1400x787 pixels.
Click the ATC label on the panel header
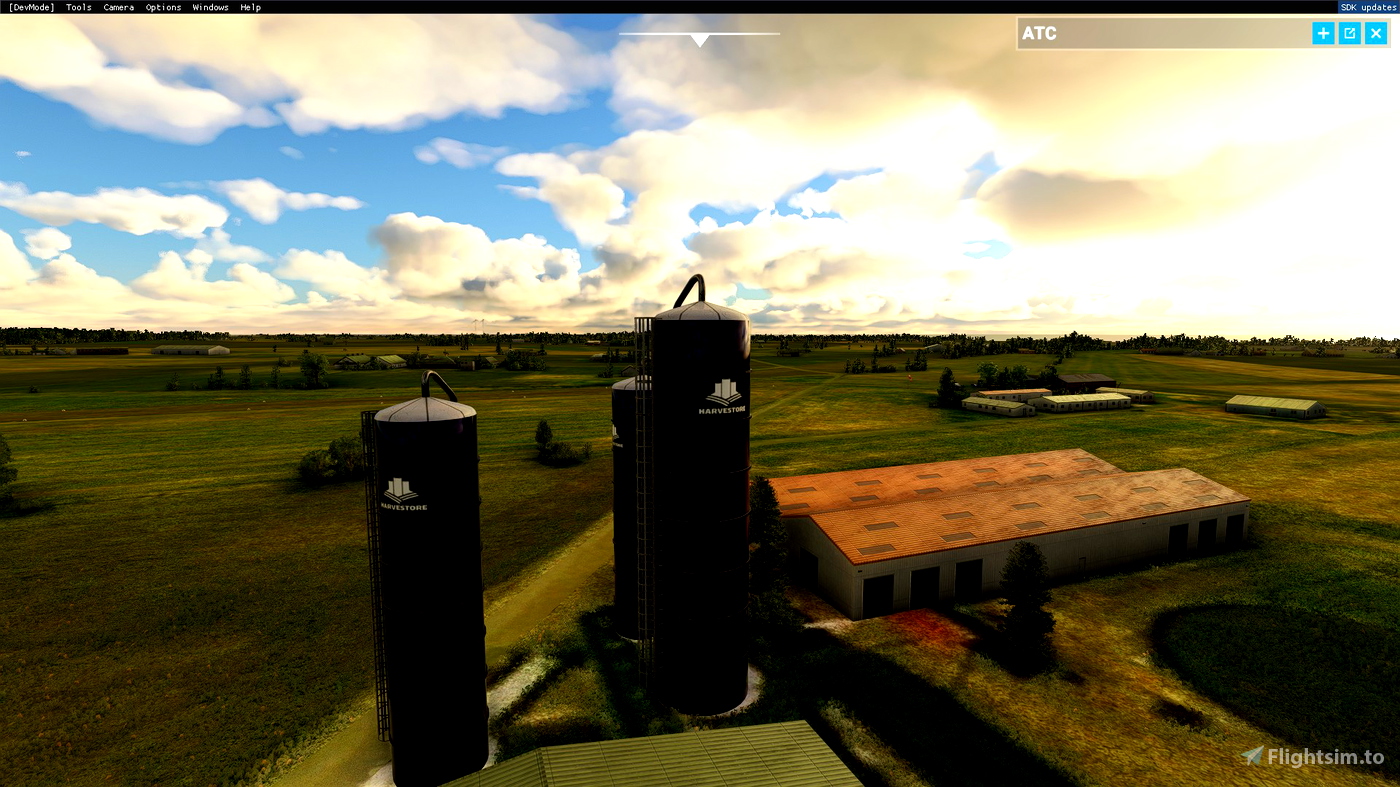(1041, 33)
